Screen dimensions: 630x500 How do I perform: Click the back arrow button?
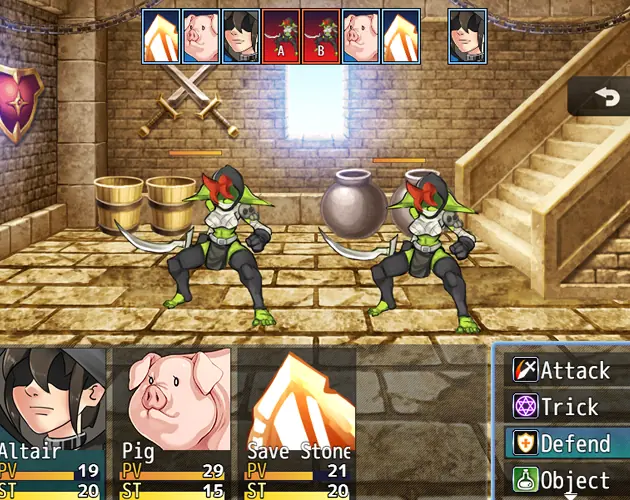point(603,97)
